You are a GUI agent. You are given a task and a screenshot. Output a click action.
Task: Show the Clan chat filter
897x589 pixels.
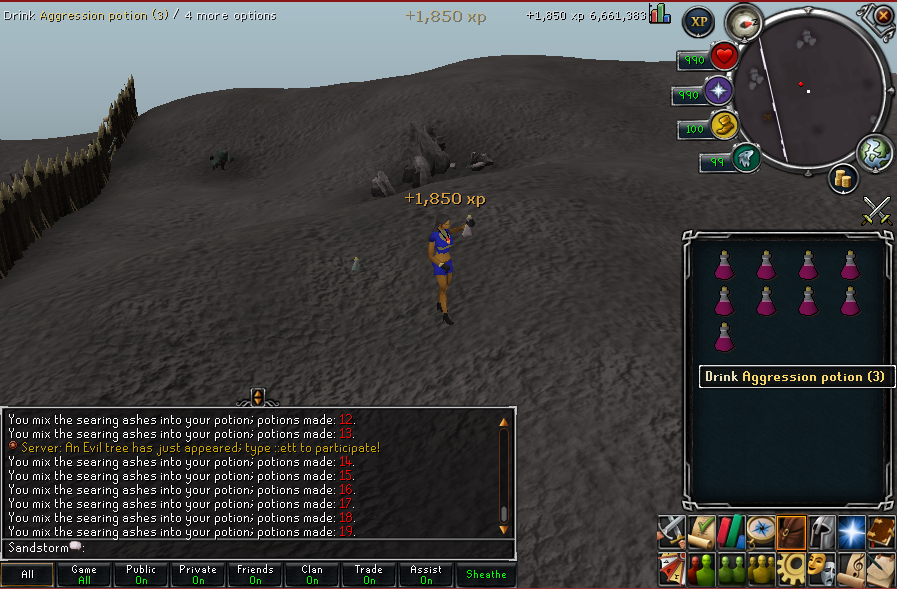(x=312, y=575)
